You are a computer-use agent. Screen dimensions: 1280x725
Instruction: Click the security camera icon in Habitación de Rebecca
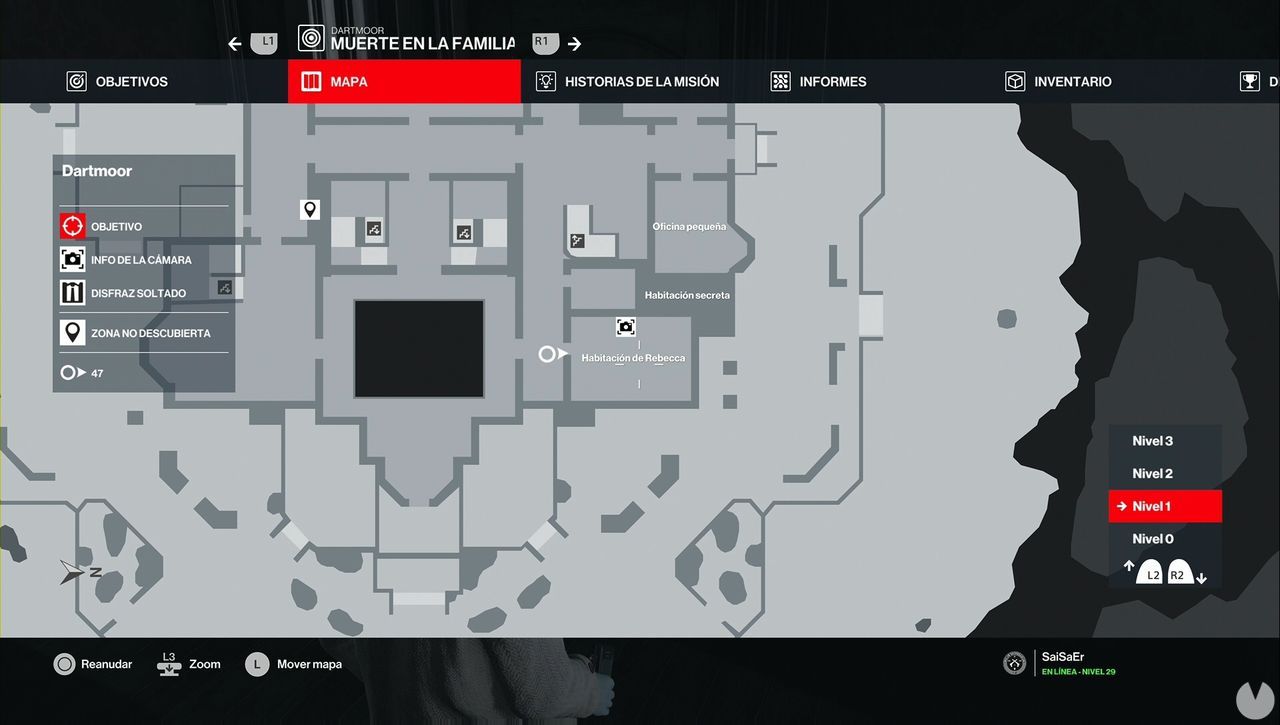625,327
